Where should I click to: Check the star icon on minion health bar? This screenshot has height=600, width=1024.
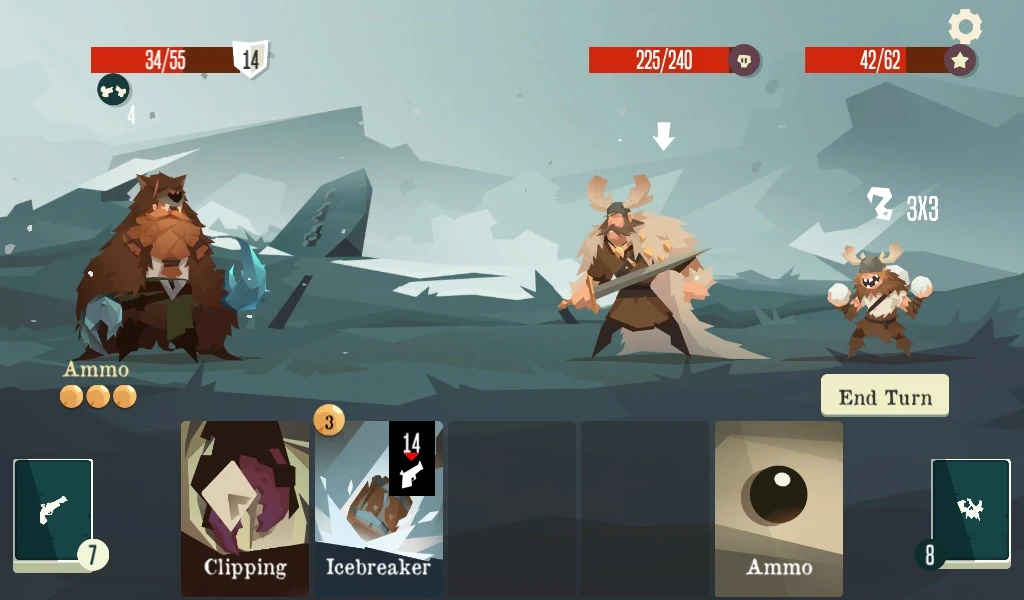[x=960, y=60]
